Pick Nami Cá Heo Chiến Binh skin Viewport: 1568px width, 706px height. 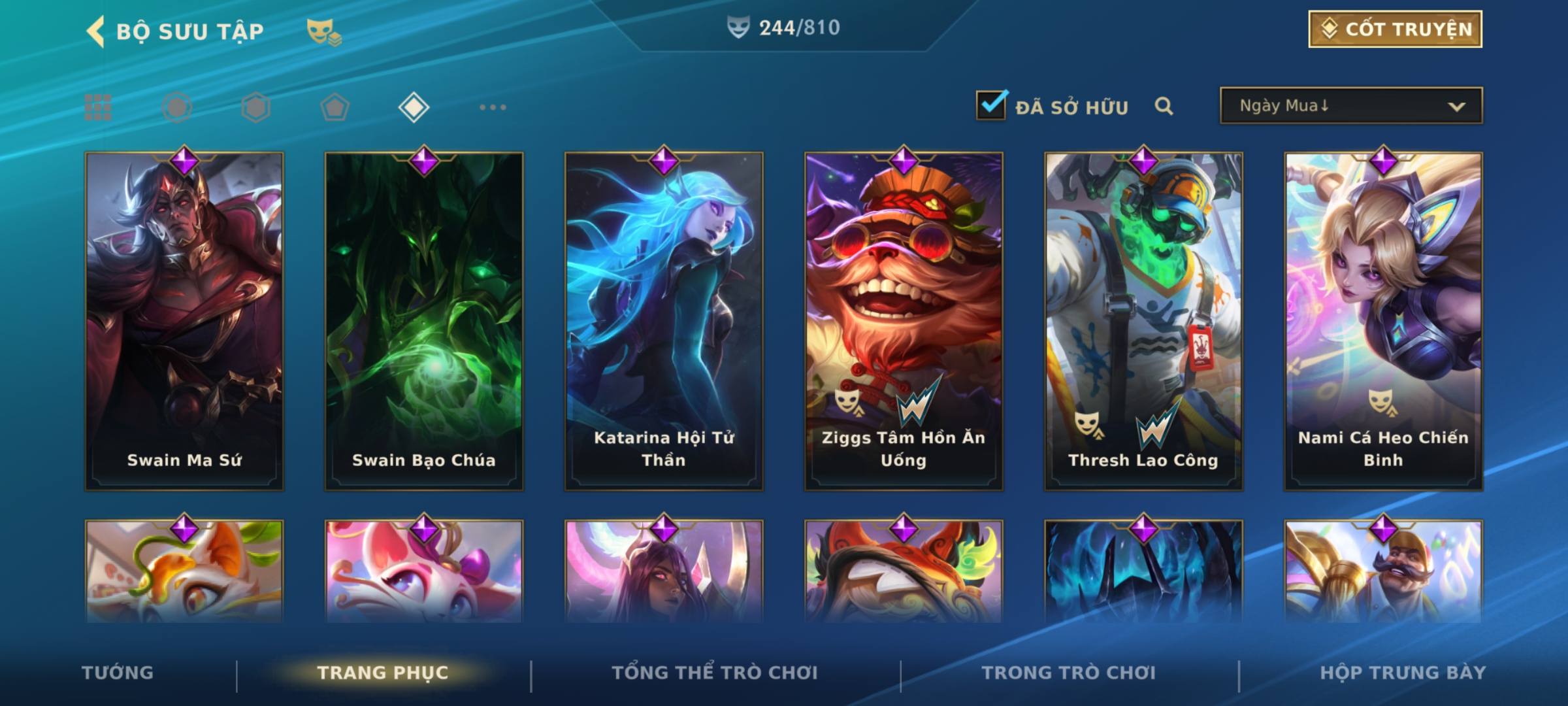point(1383,320)
